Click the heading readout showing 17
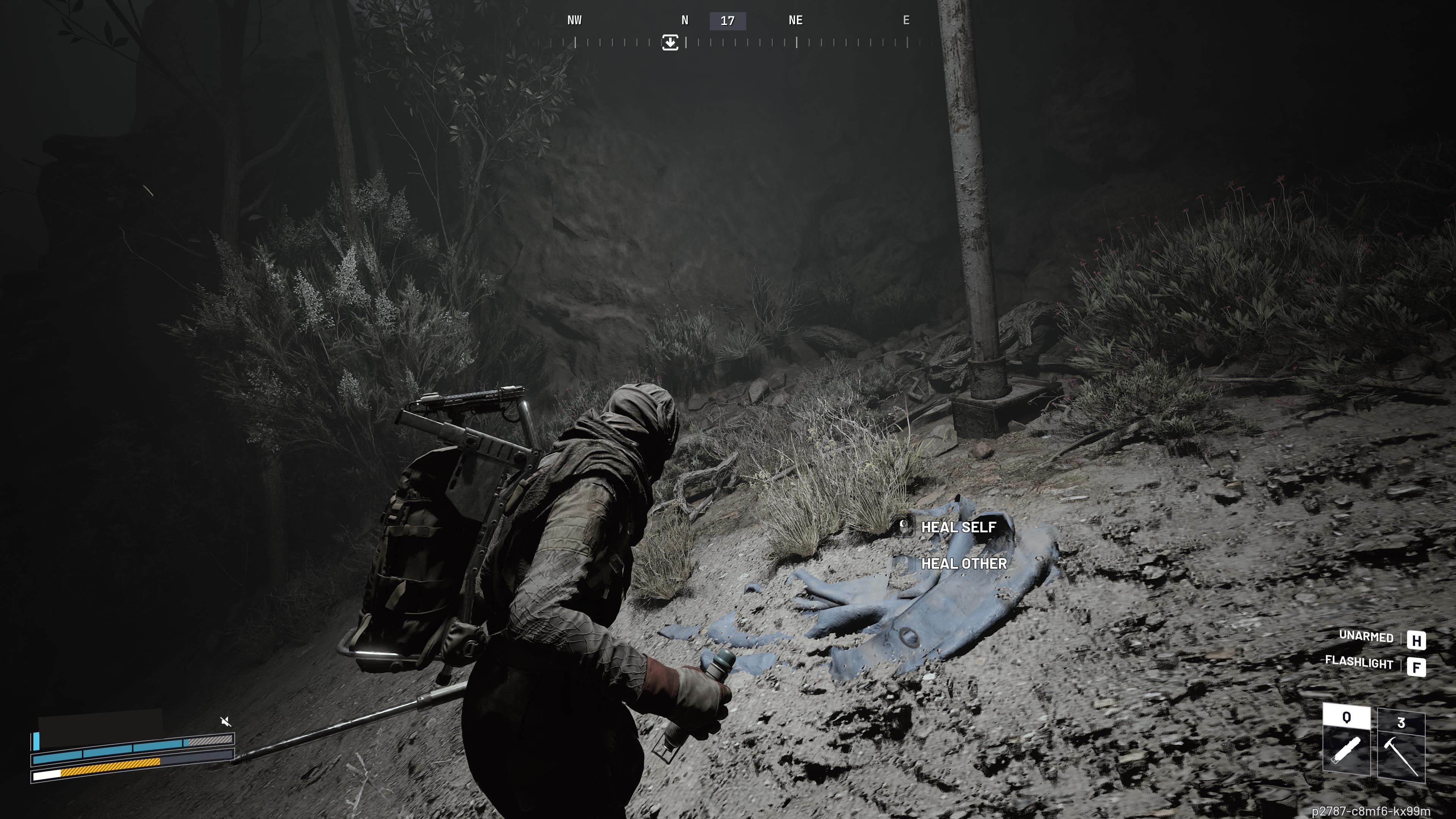 (728, 20)
